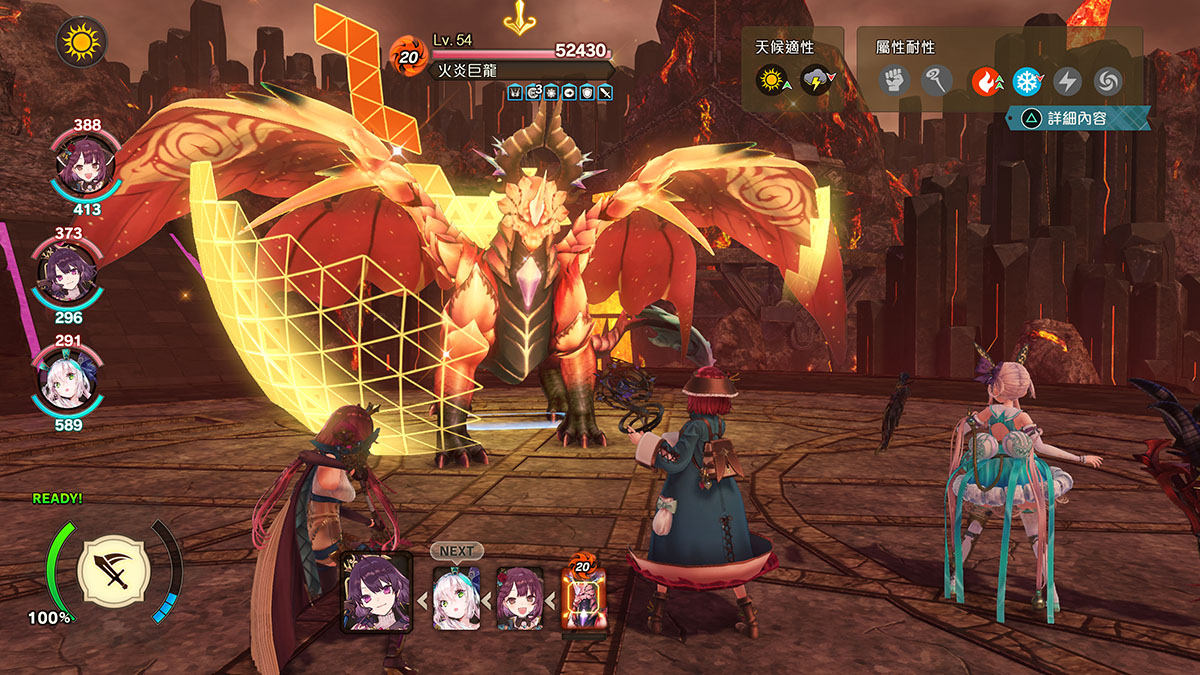Select the fist strike resistance icon
This screenshot has height=675, width=1200.
point(894,80)
